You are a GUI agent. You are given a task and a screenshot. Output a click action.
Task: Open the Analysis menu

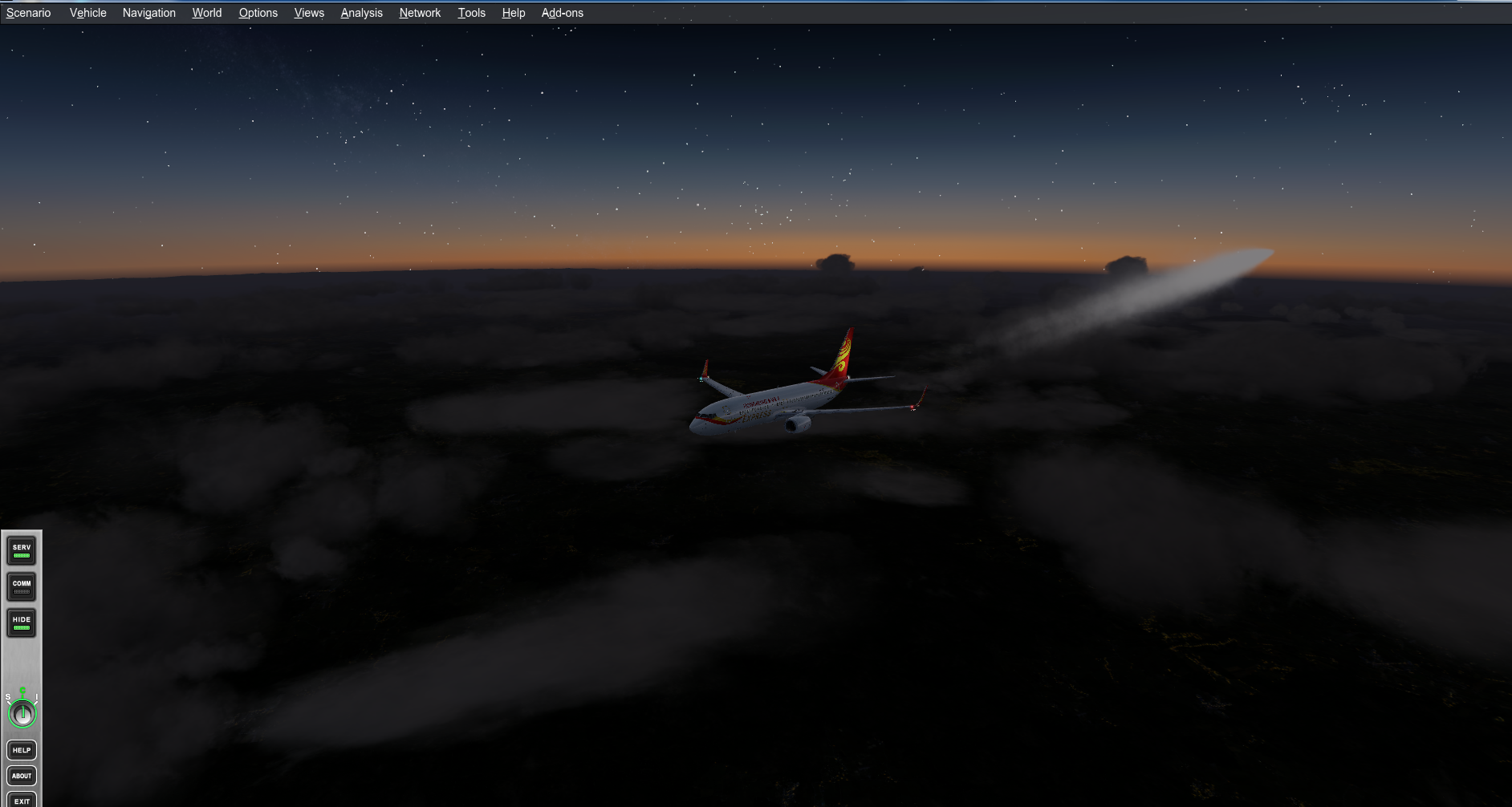[x=361, y=13]
